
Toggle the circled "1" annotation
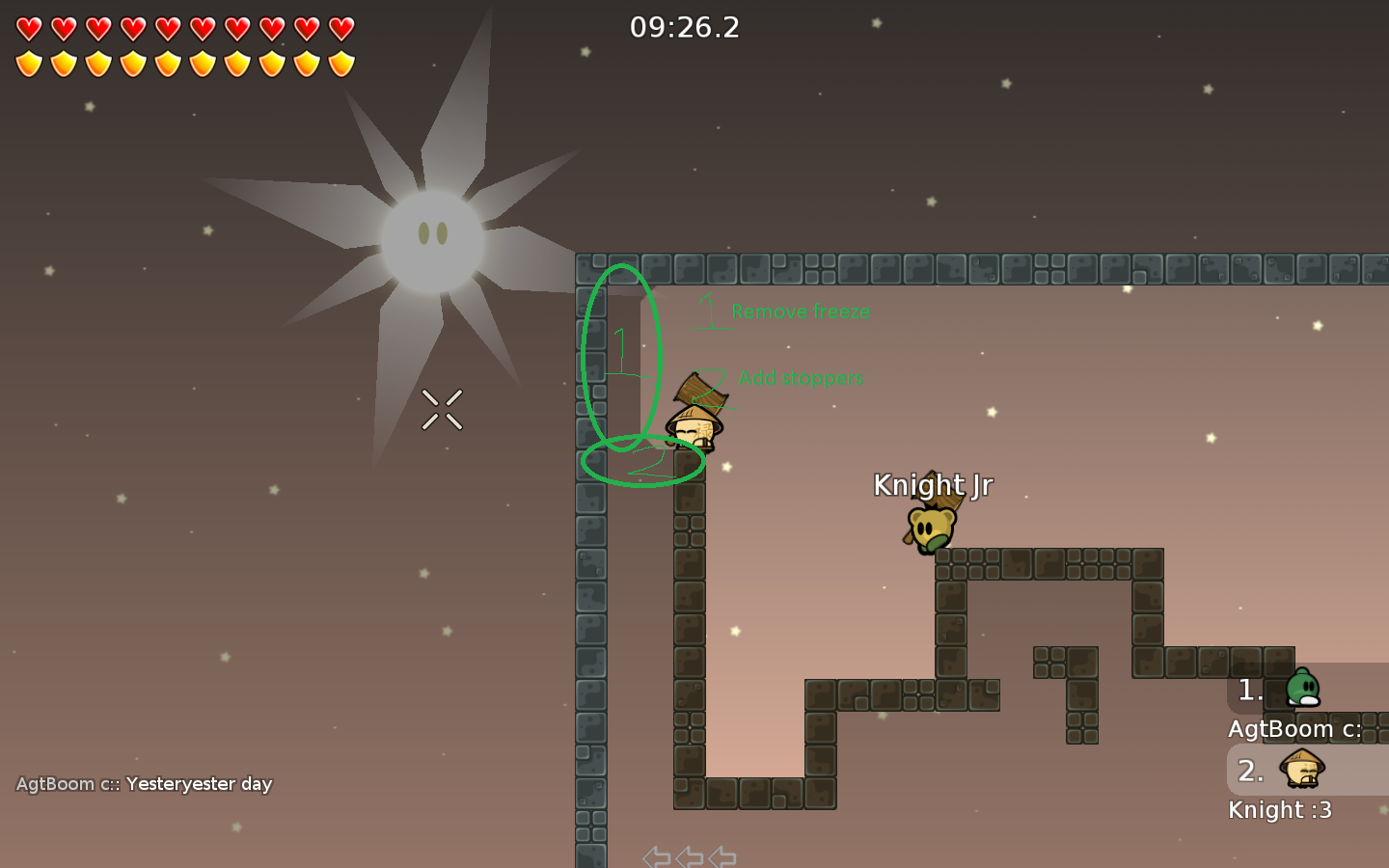tap(620, 352)
